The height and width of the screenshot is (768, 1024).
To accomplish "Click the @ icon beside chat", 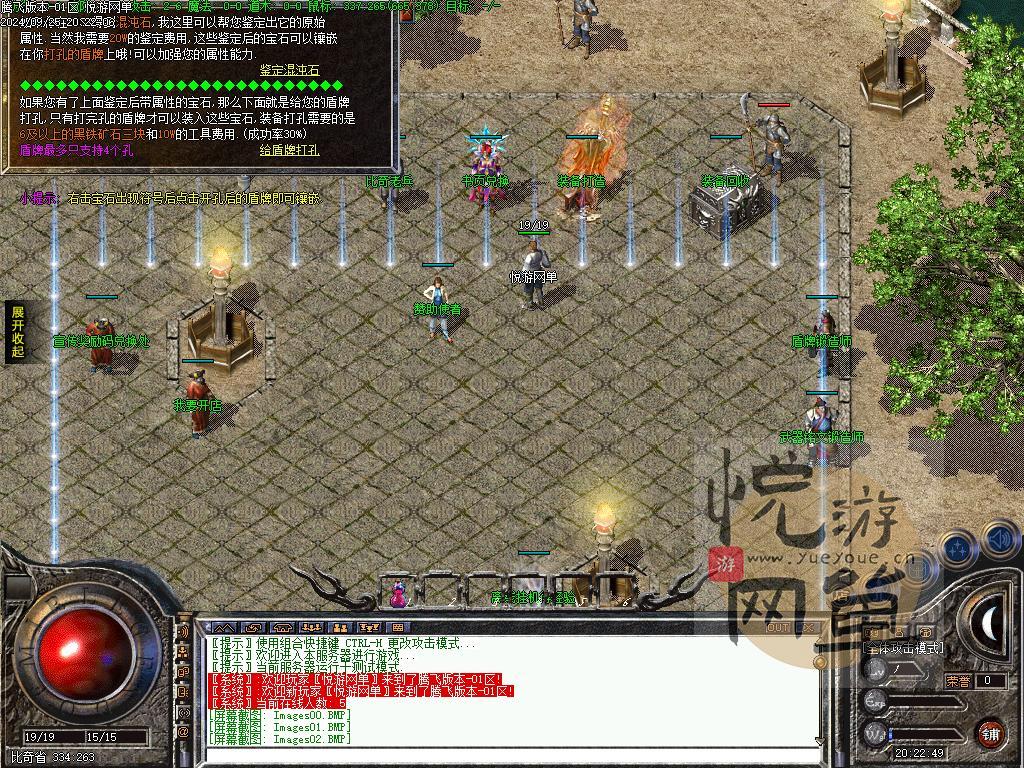I will click(x=183, y=732).
